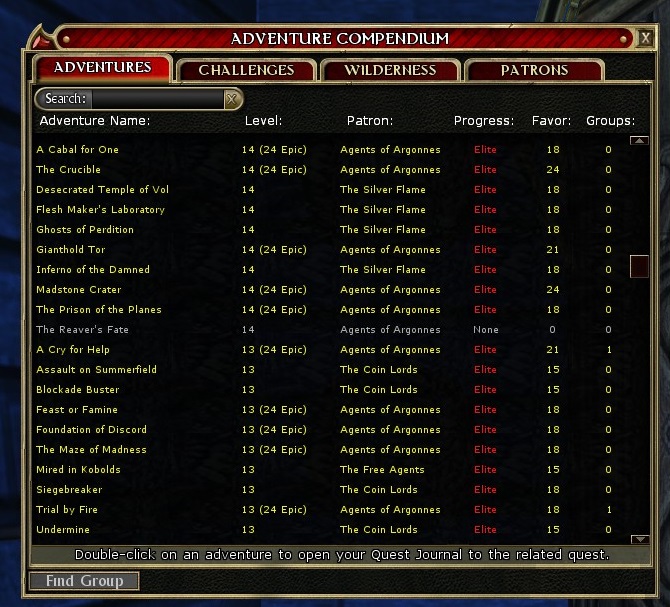Select the Adventures tab
This screenshot has height=607, width=670.
click(x=103, y=68)
